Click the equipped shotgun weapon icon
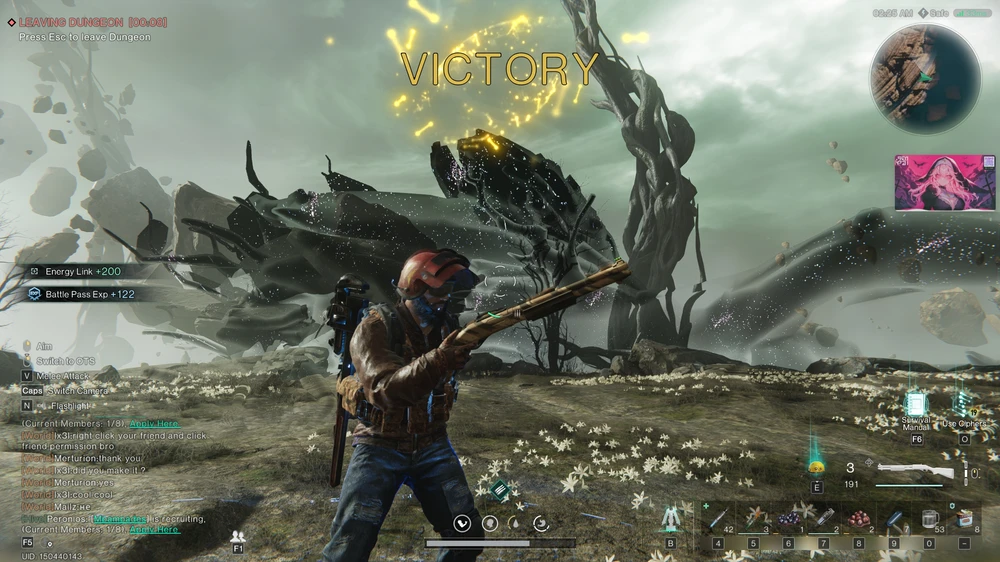Screen dimensions: 1000x562 point(914,469)
